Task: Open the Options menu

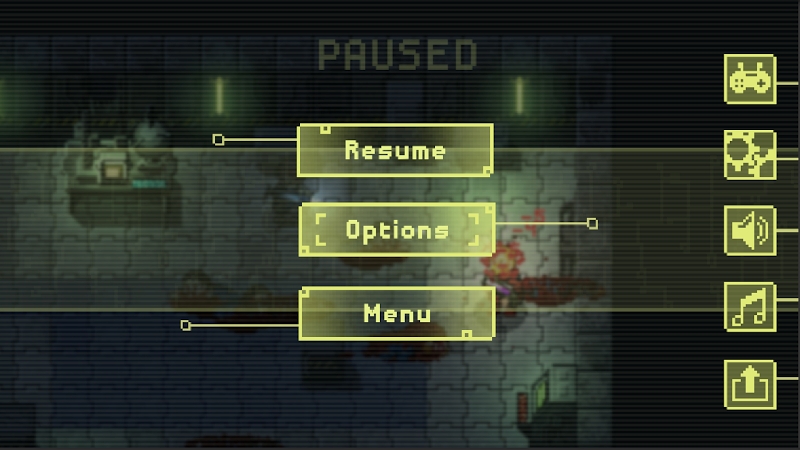Action: point(397,229)
